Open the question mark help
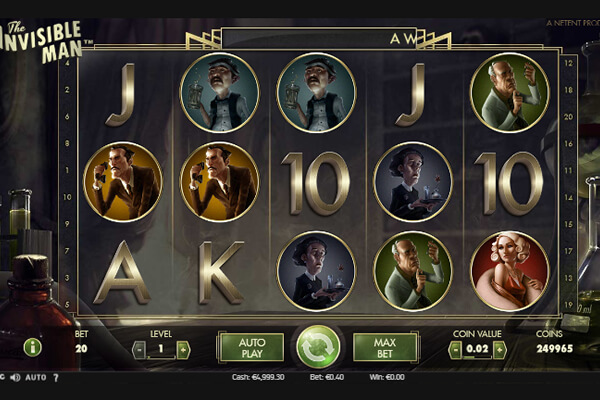This screenshot has height=400, width=600. 56,378
